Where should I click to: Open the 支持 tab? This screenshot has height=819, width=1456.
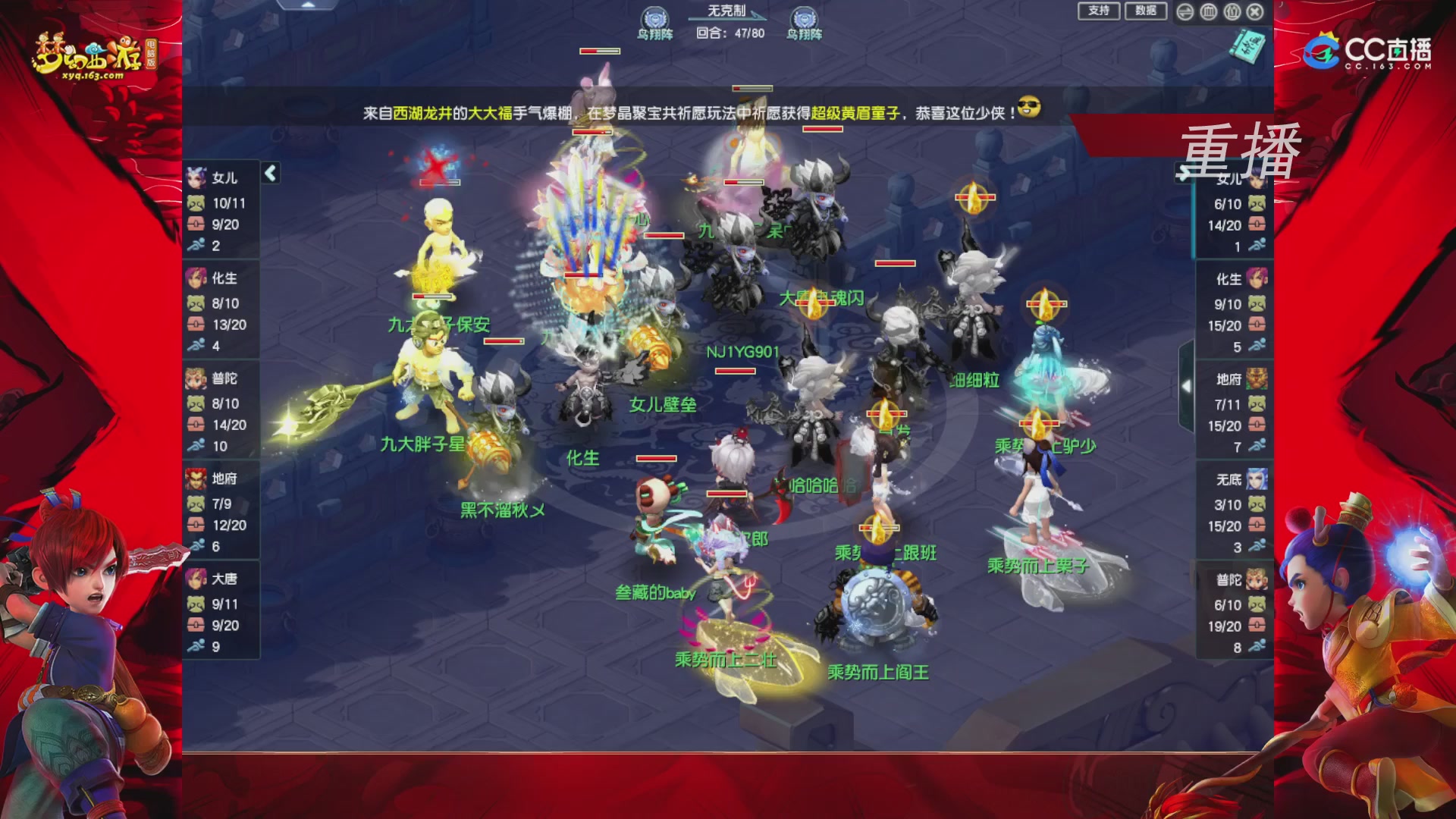[x=1099, y=11]
